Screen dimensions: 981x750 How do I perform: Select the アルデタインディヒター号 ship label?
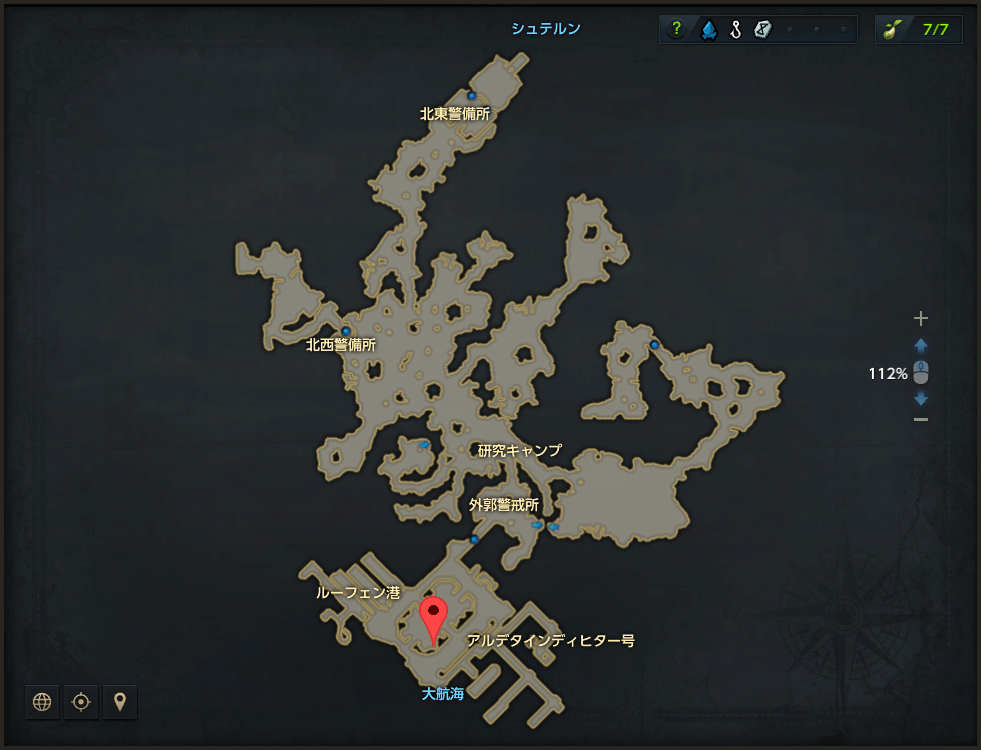tap(550, 640)
